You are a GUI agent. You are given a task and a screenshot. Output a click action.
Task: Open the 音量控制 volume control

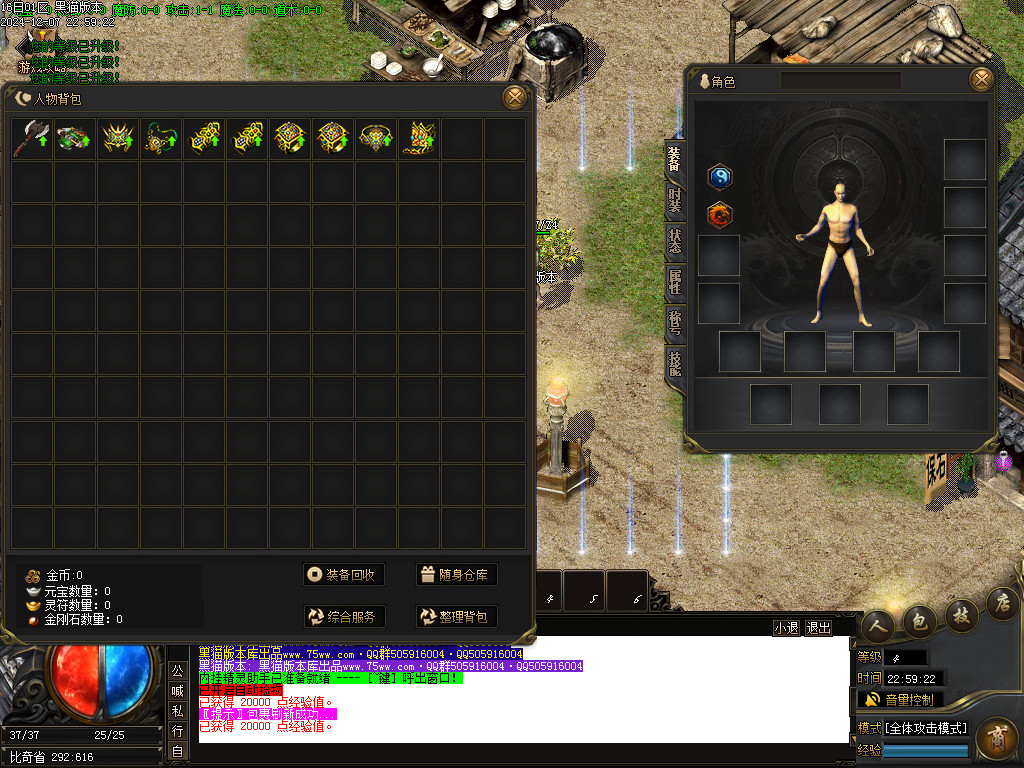(900, 699)
